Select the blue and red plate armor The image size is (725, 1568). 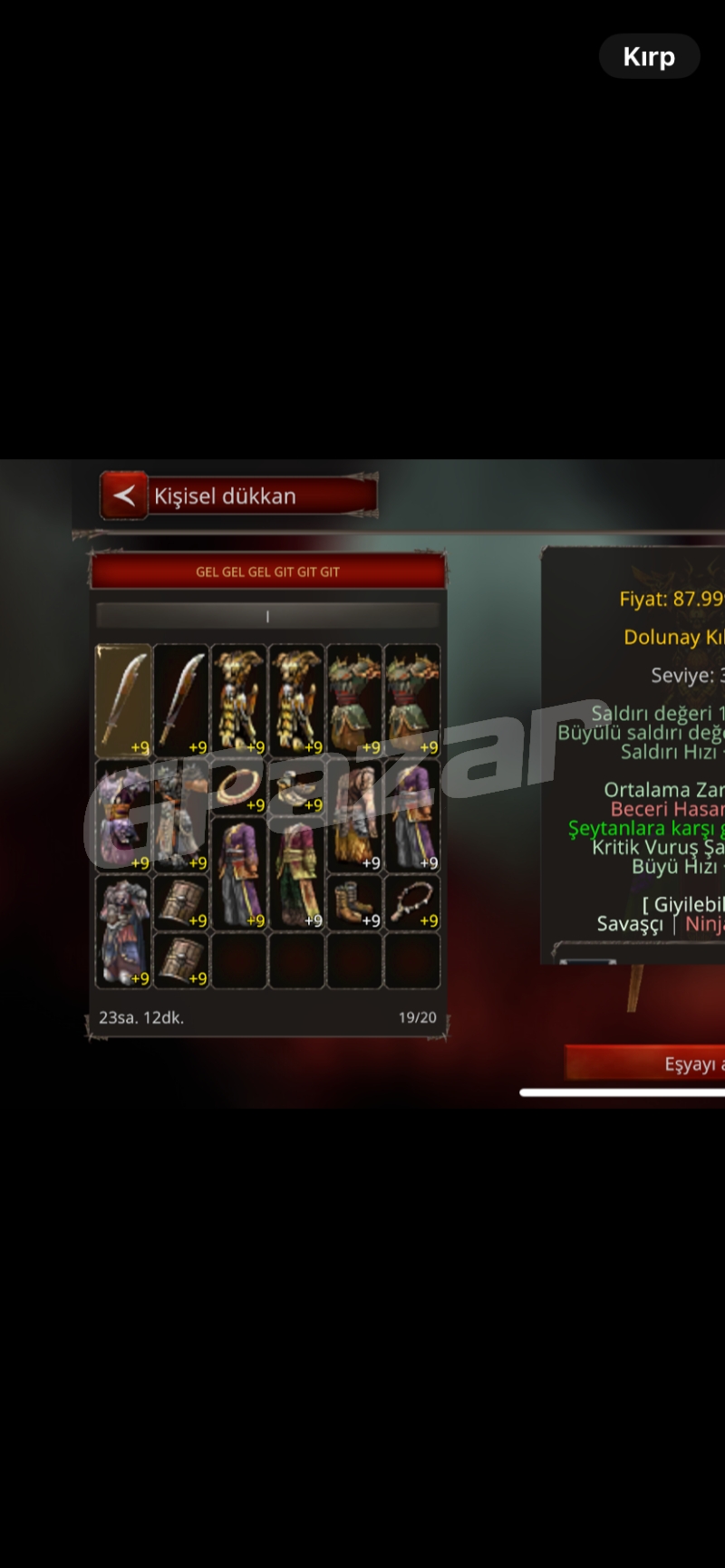pyautogui.click(x=123, y=931)
